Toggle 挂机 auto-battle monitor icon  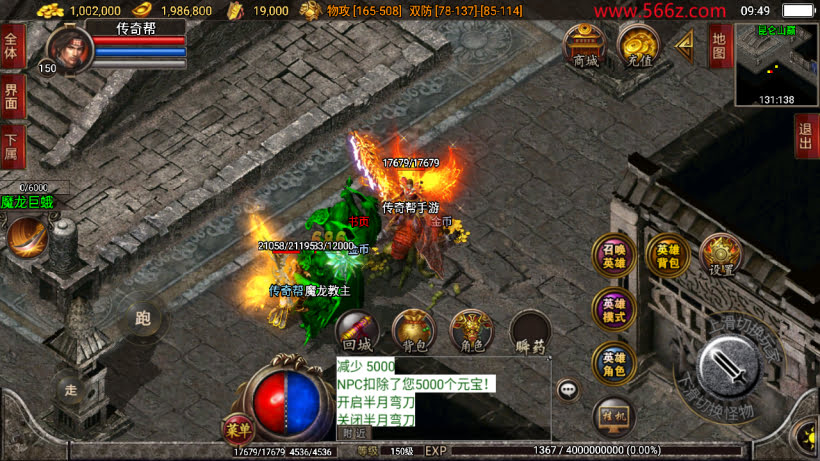[613, 417]
